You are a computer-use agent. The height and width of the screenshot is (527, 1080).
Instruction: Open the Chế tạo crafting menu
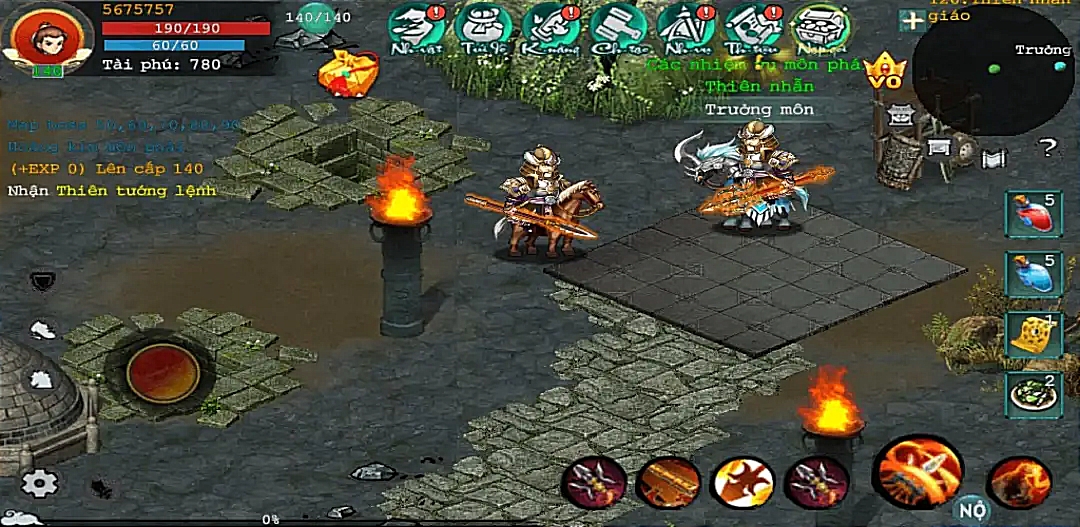tap(618, 28)
